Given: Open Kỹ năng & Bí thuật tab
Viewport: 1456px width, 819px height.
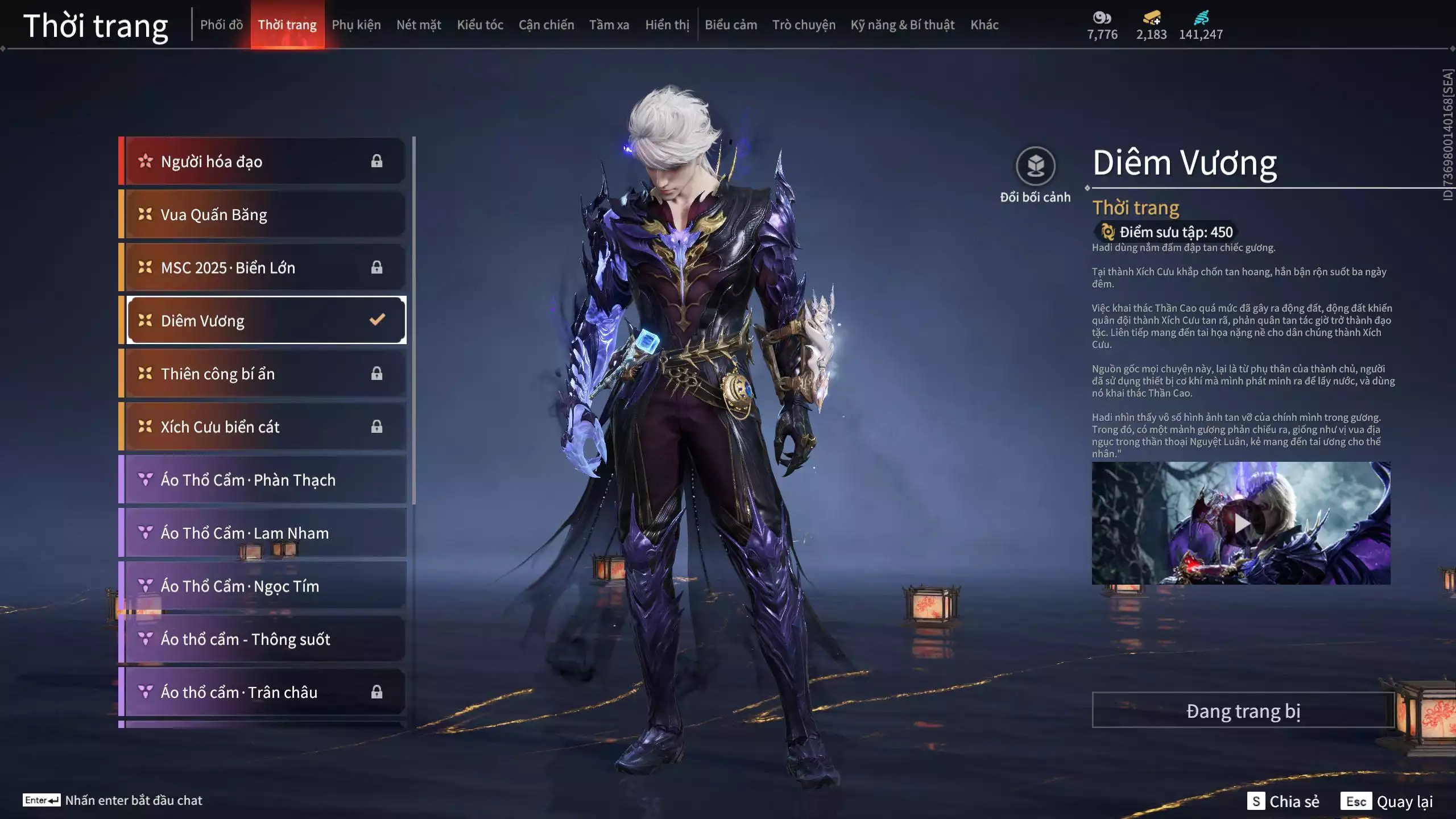Looking at the screenshot, I should pos(902,25).
